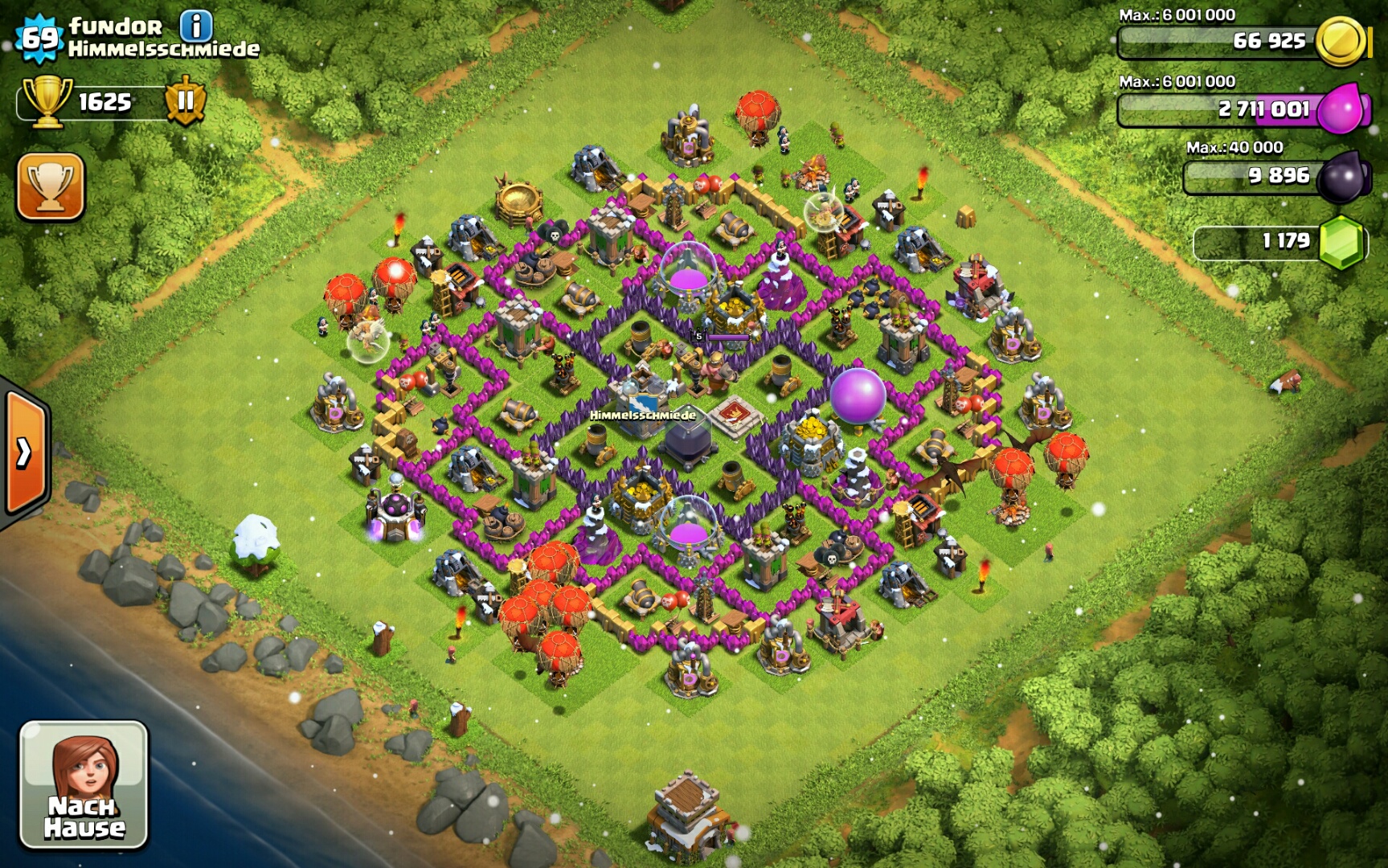
Task: Open fundor's player info
Action: pos(196,26)
